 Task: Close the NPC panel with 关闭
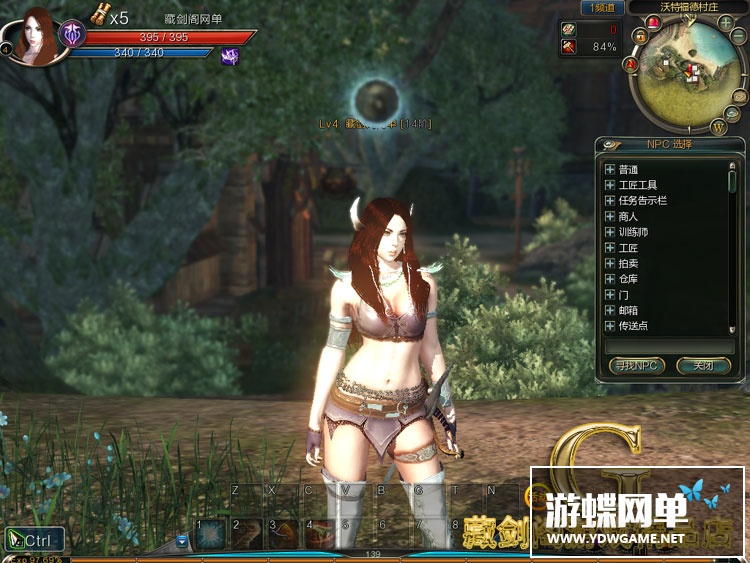point(703,366)
